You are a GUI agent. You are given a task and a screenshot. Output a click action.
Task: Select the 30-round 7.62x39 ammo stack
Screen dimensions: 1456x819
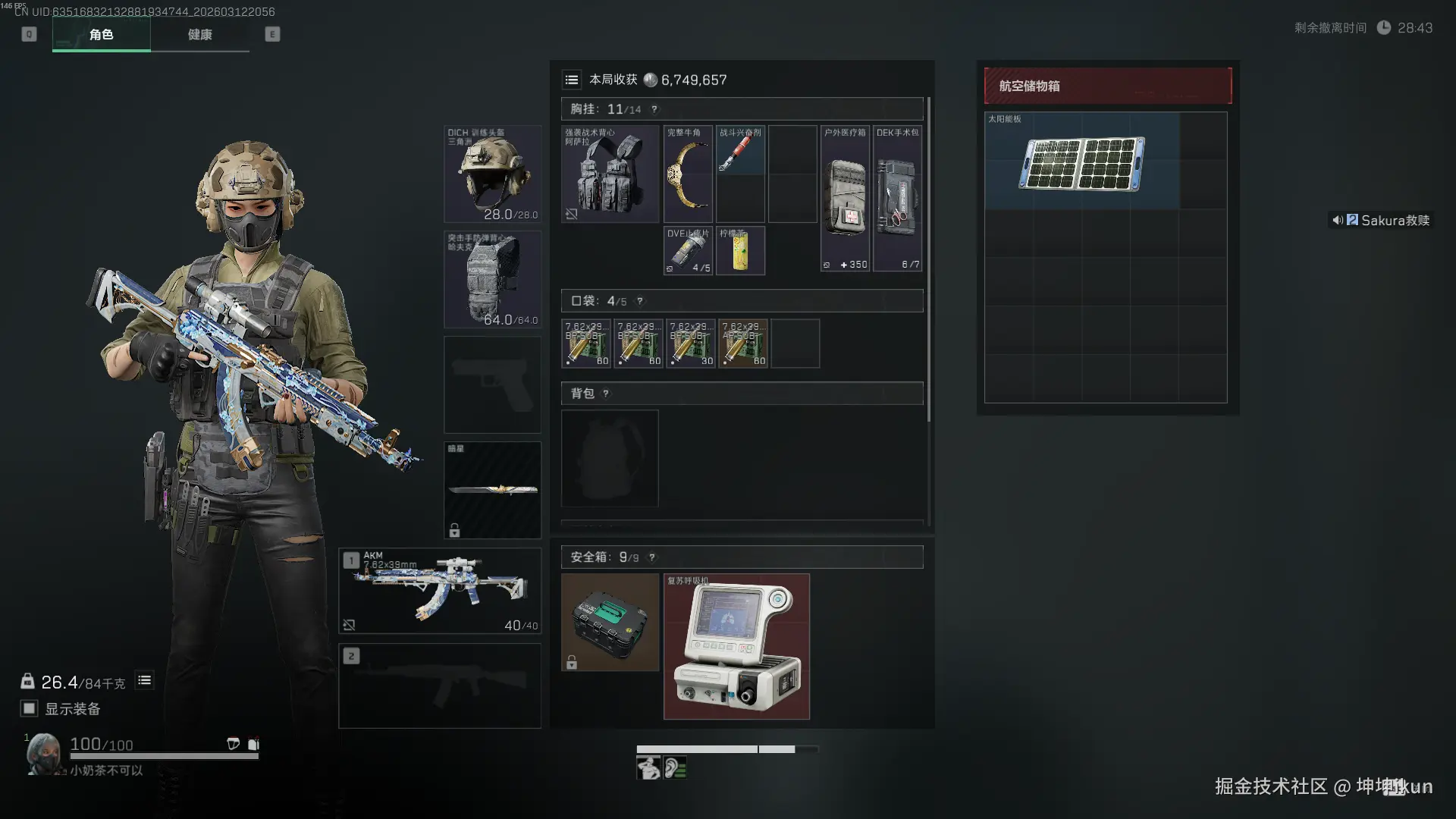tap(690, 344)
